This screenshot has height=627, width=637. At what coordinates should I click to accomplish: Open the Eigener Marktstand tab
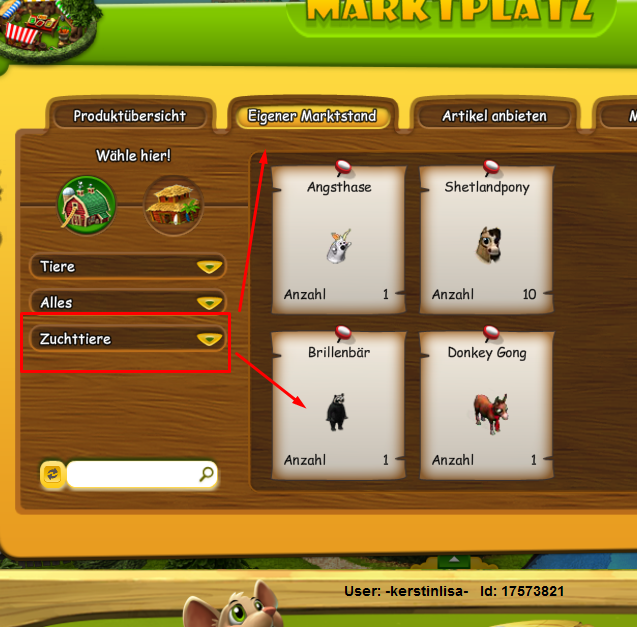coord(312,116)
